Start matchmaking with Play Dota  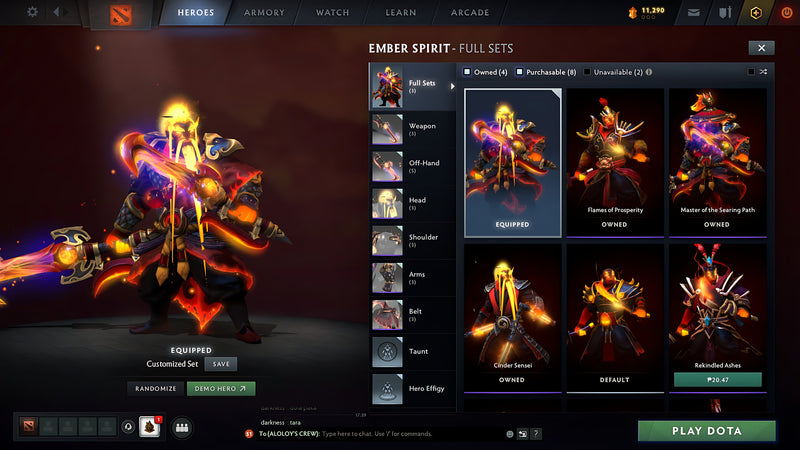coord(706,431)
